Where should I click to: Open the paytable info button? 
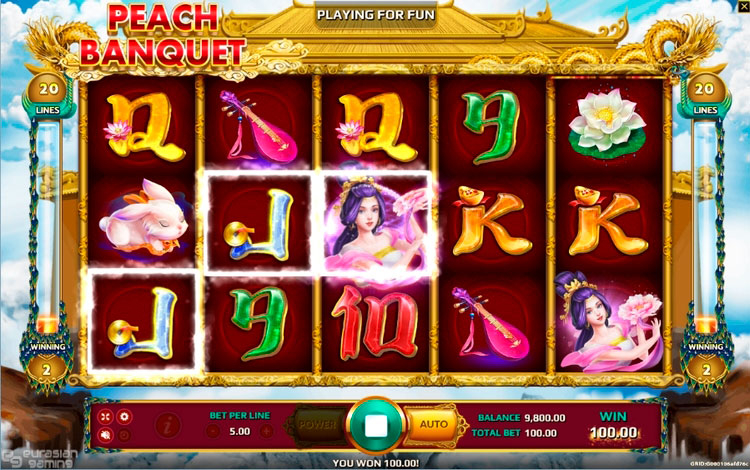[x=166, y=424]
